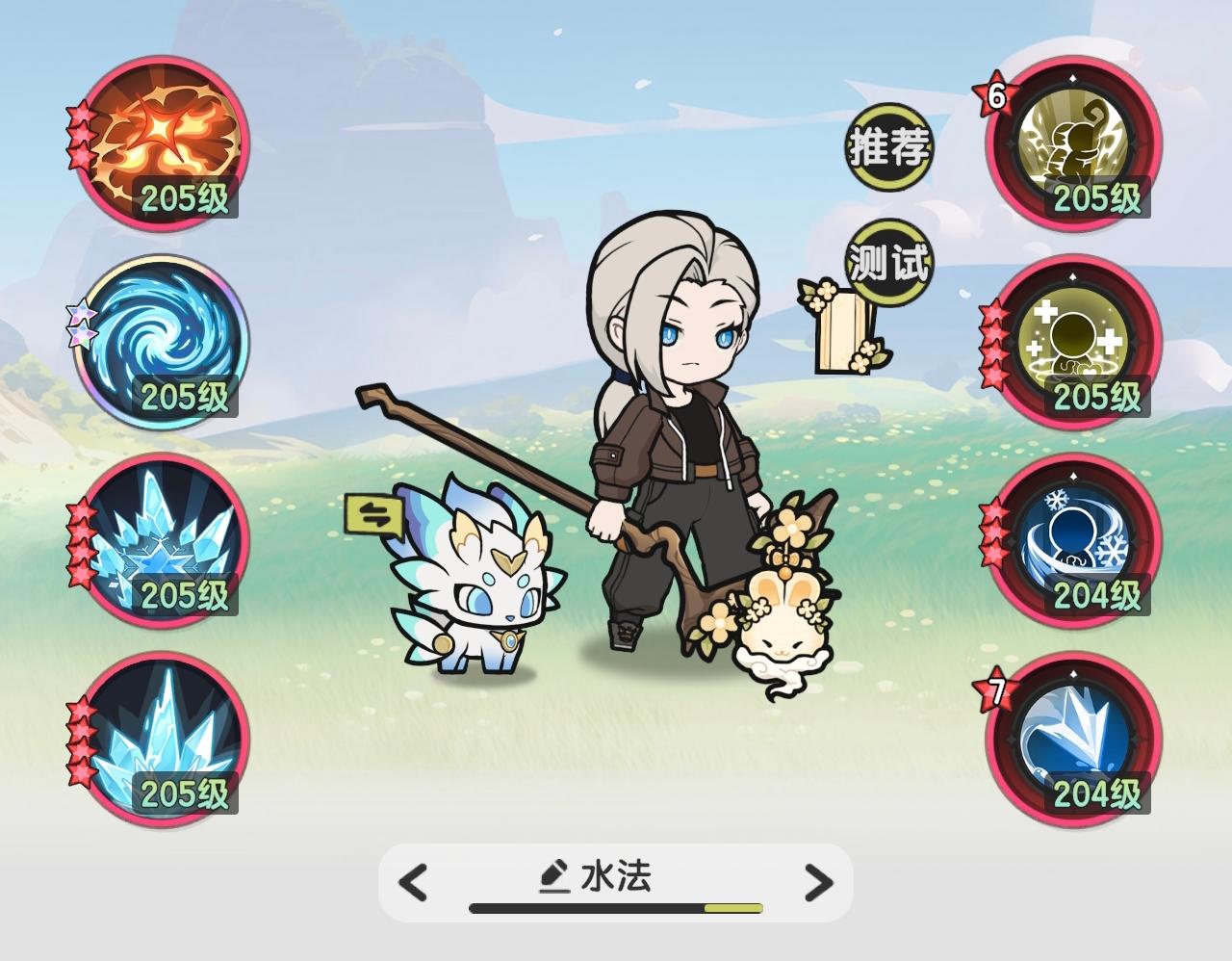Click the staff-wielding character avatar
The width and height of the screenshot is (1232, 961).
674,433
